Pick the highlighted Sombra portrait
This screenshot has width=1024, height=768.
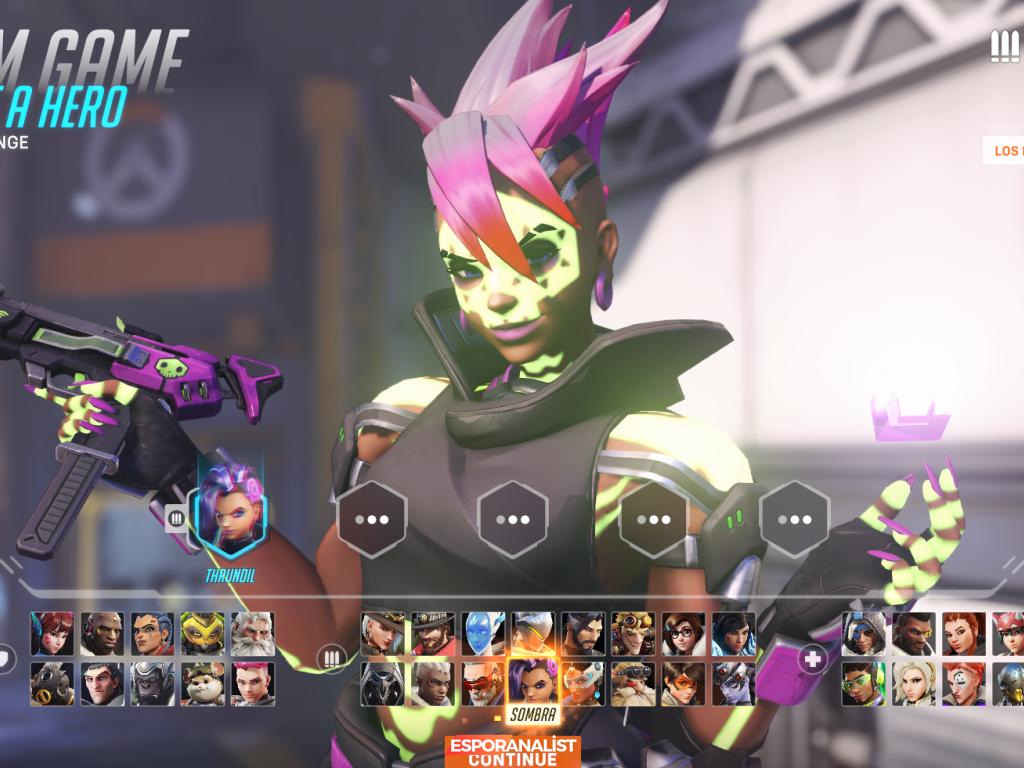(x=532, y=681)
